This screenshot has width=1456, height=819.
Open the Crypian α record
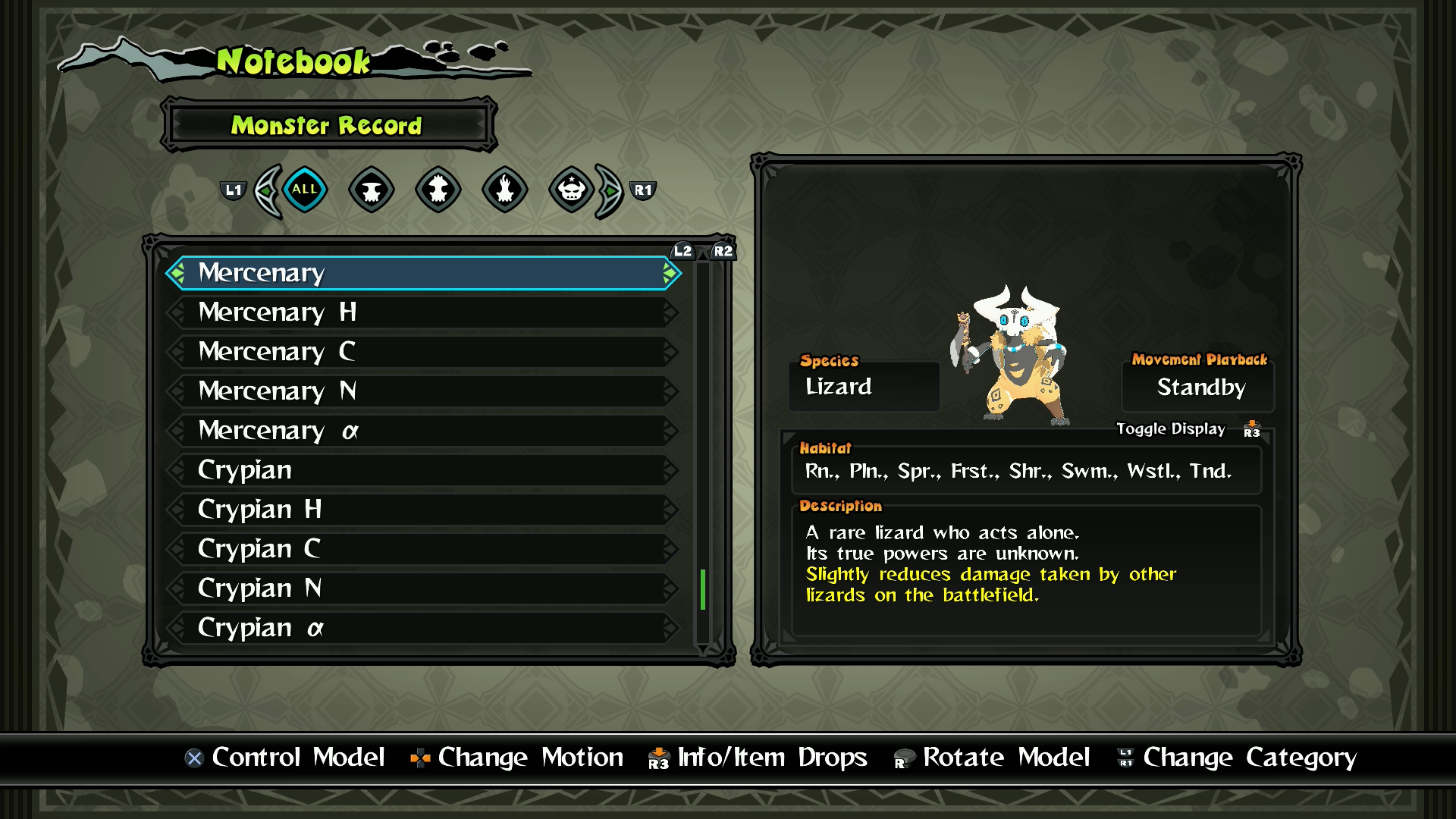coord(423,628)
